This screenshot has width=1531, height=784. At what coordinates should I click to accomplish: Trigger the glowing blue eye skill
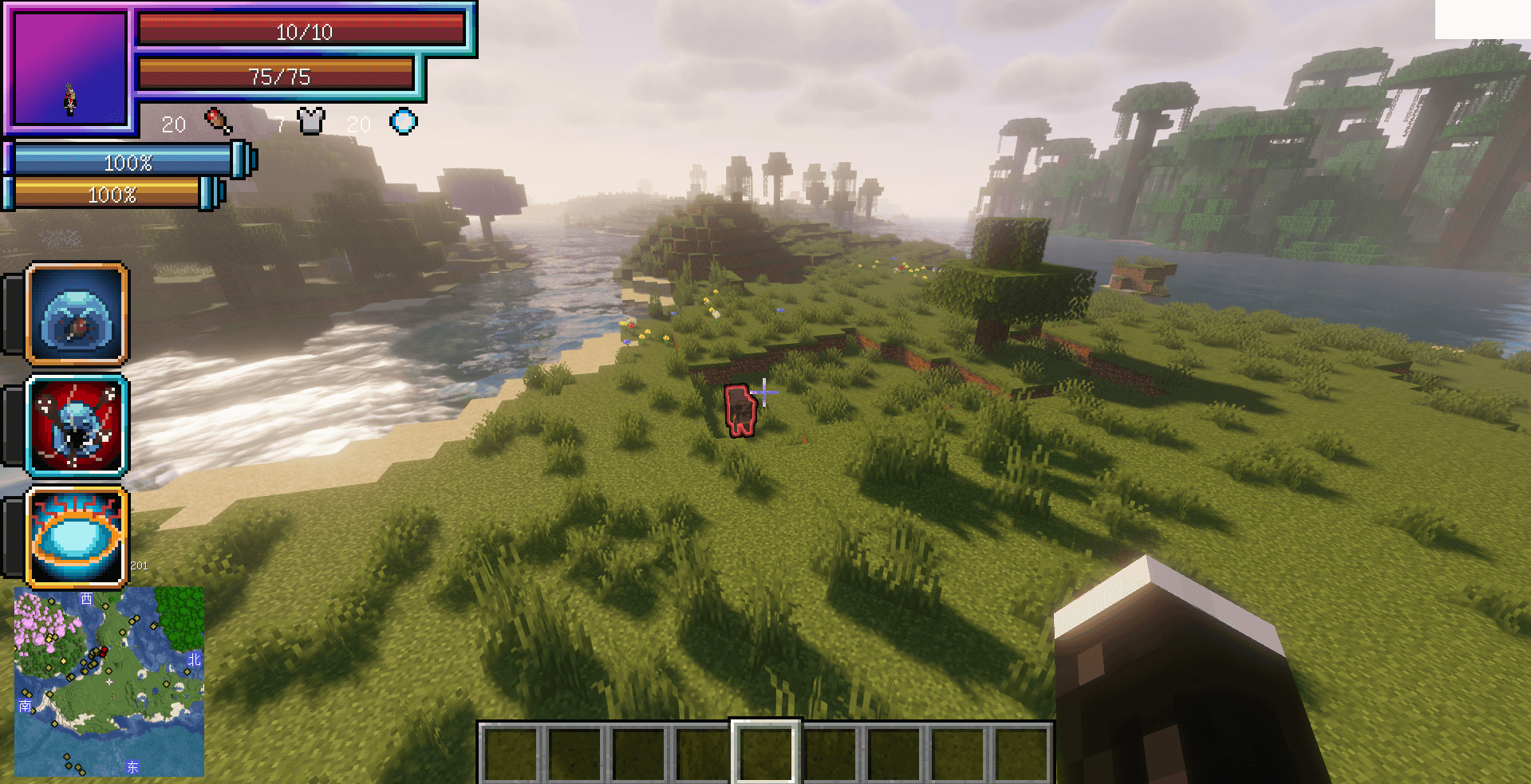[x=77, y=537]
